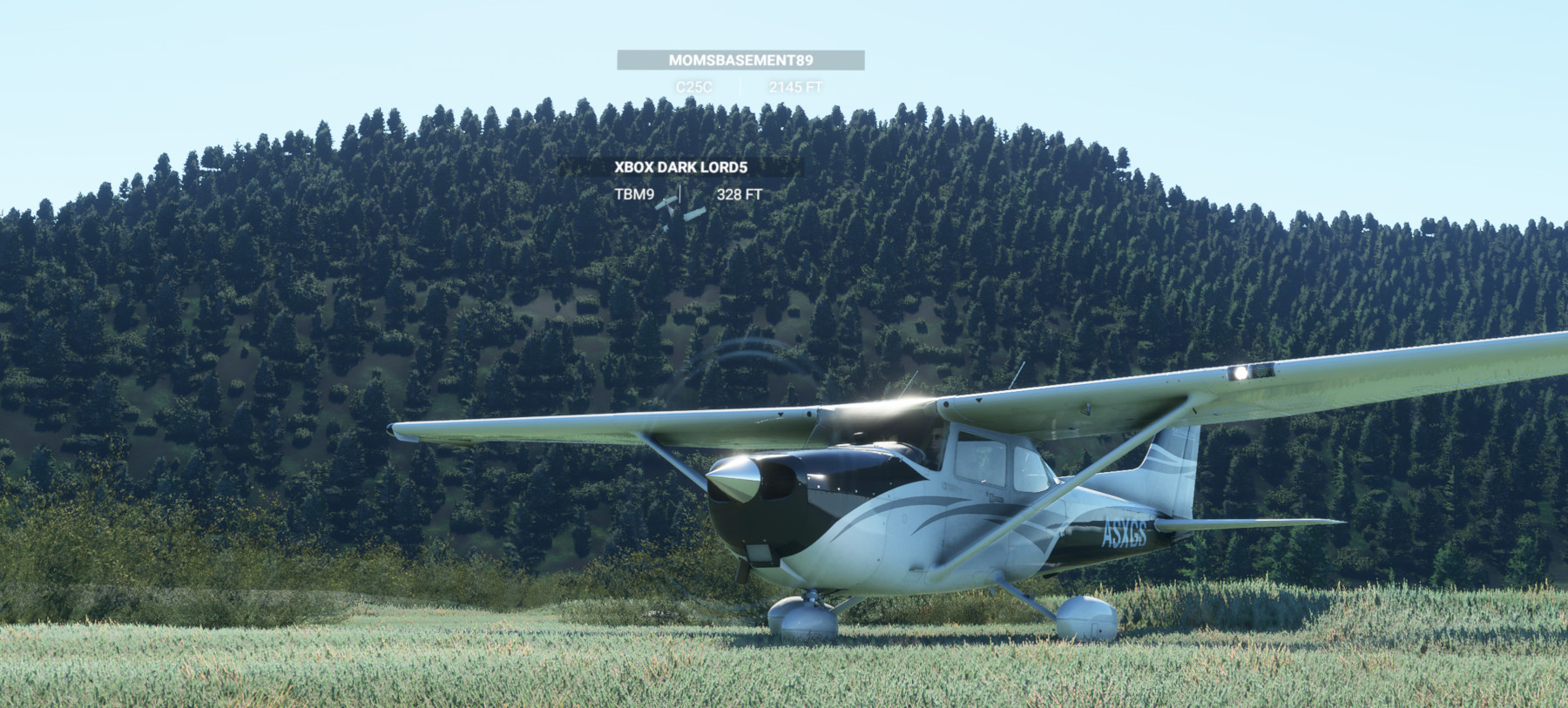1568x708 pixels.
Task: Select the XBOX DARK LORD5 nametag
Action: coord(682,165)
